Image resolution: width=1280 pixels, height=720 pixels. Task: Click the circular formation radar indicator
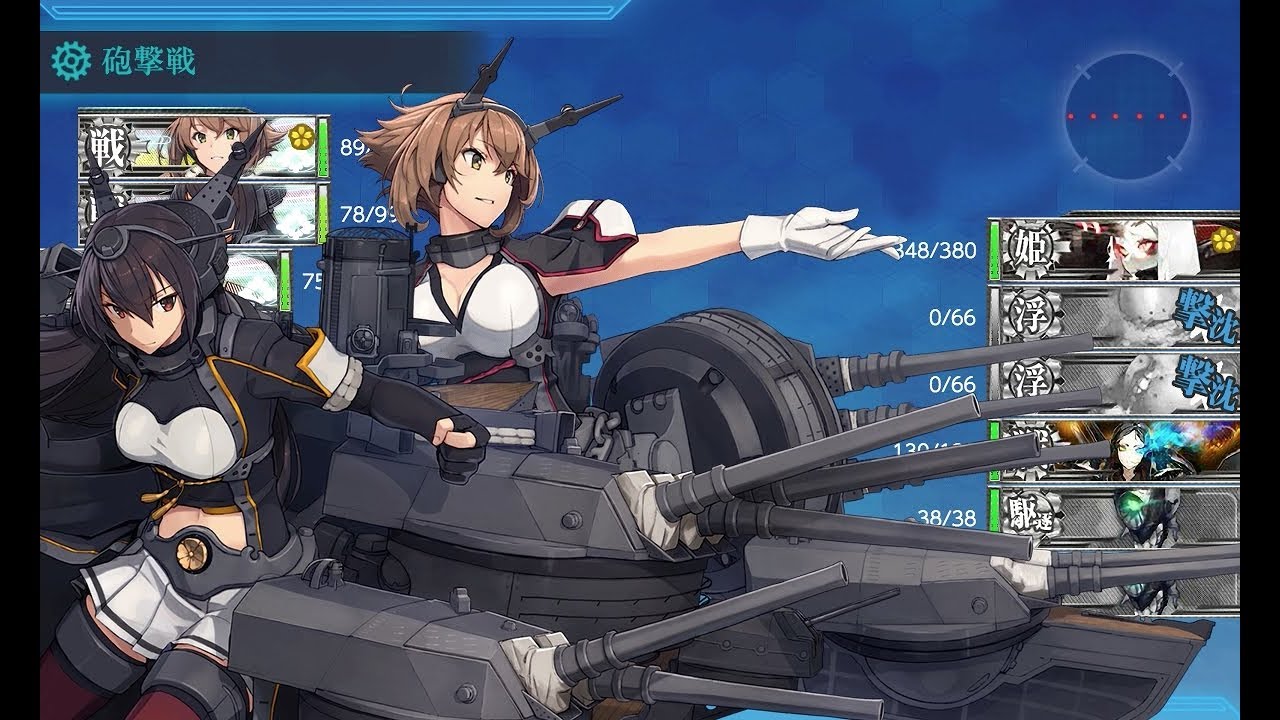pos(1127,116)
